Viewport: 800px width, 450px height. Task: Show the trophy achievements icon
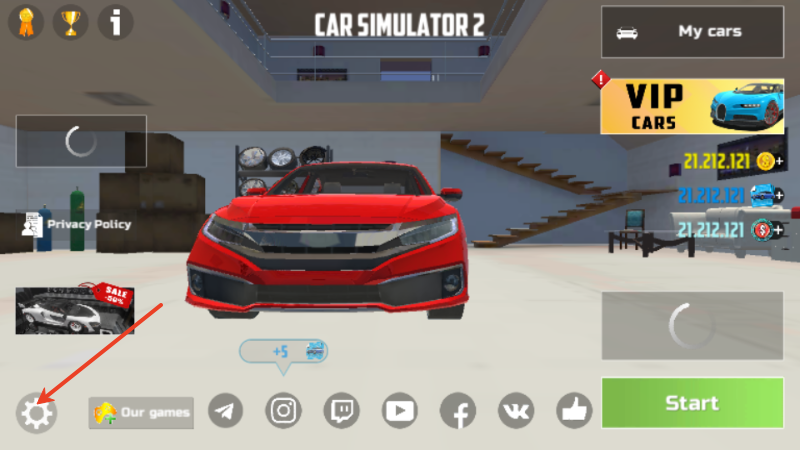point(70,22)
